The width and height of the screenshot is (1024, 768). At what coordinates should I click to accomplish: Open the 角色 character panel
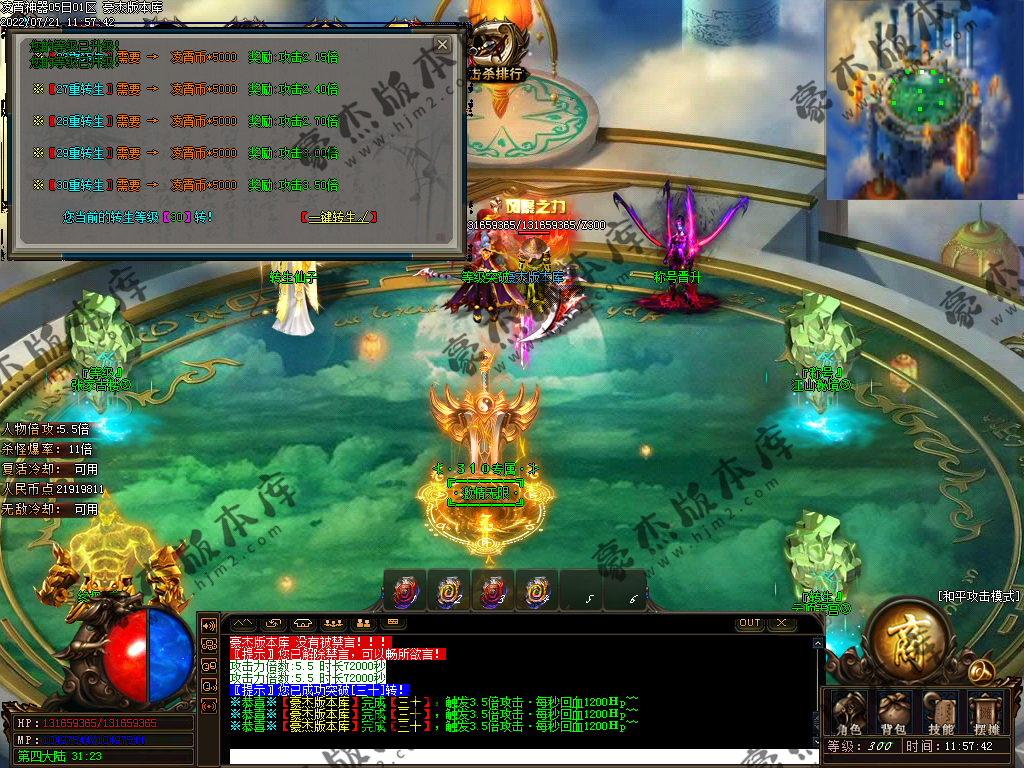tap(848, 713)
